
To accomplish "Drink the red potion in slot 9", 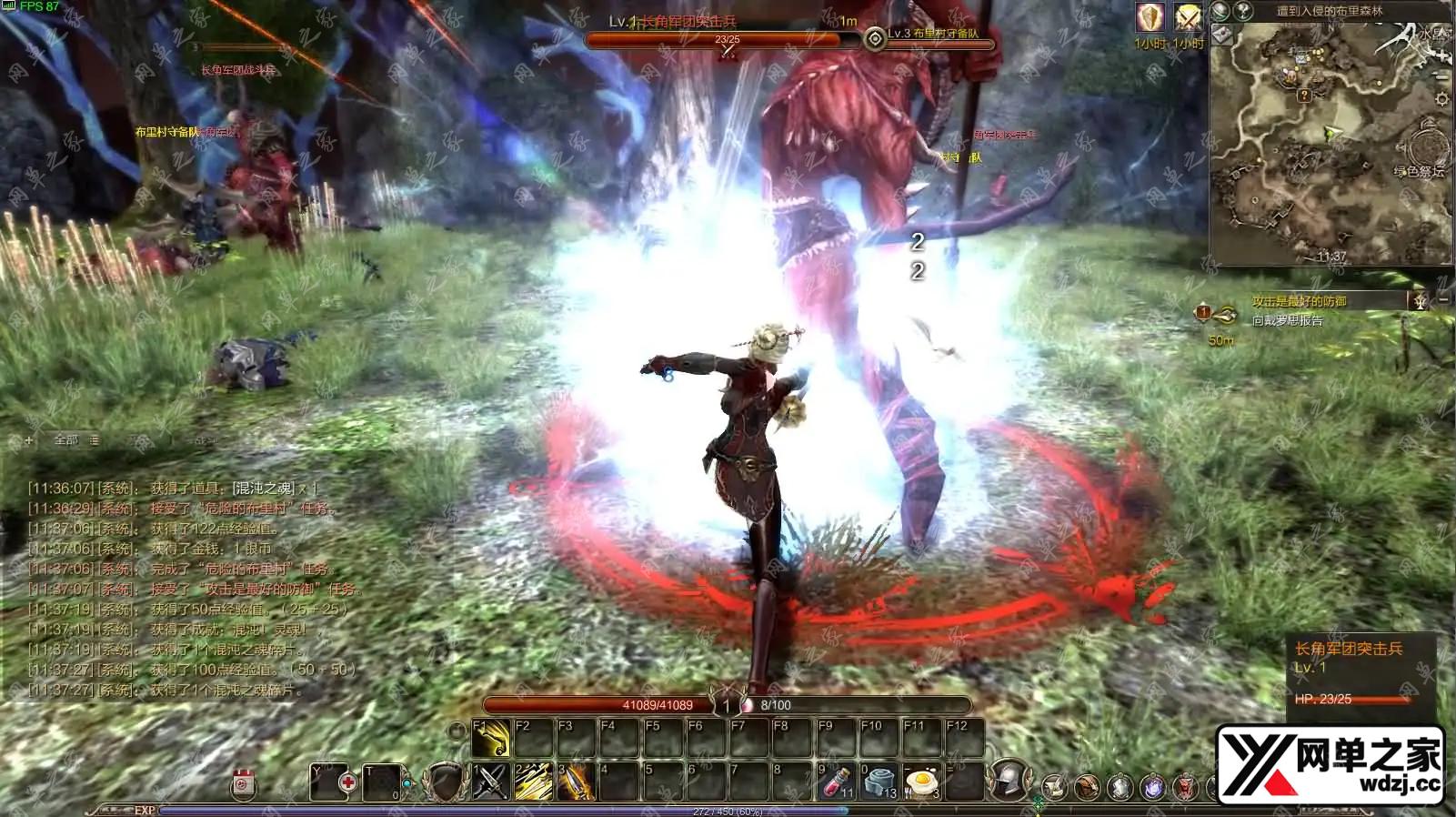I will click(x=837, y=782).
